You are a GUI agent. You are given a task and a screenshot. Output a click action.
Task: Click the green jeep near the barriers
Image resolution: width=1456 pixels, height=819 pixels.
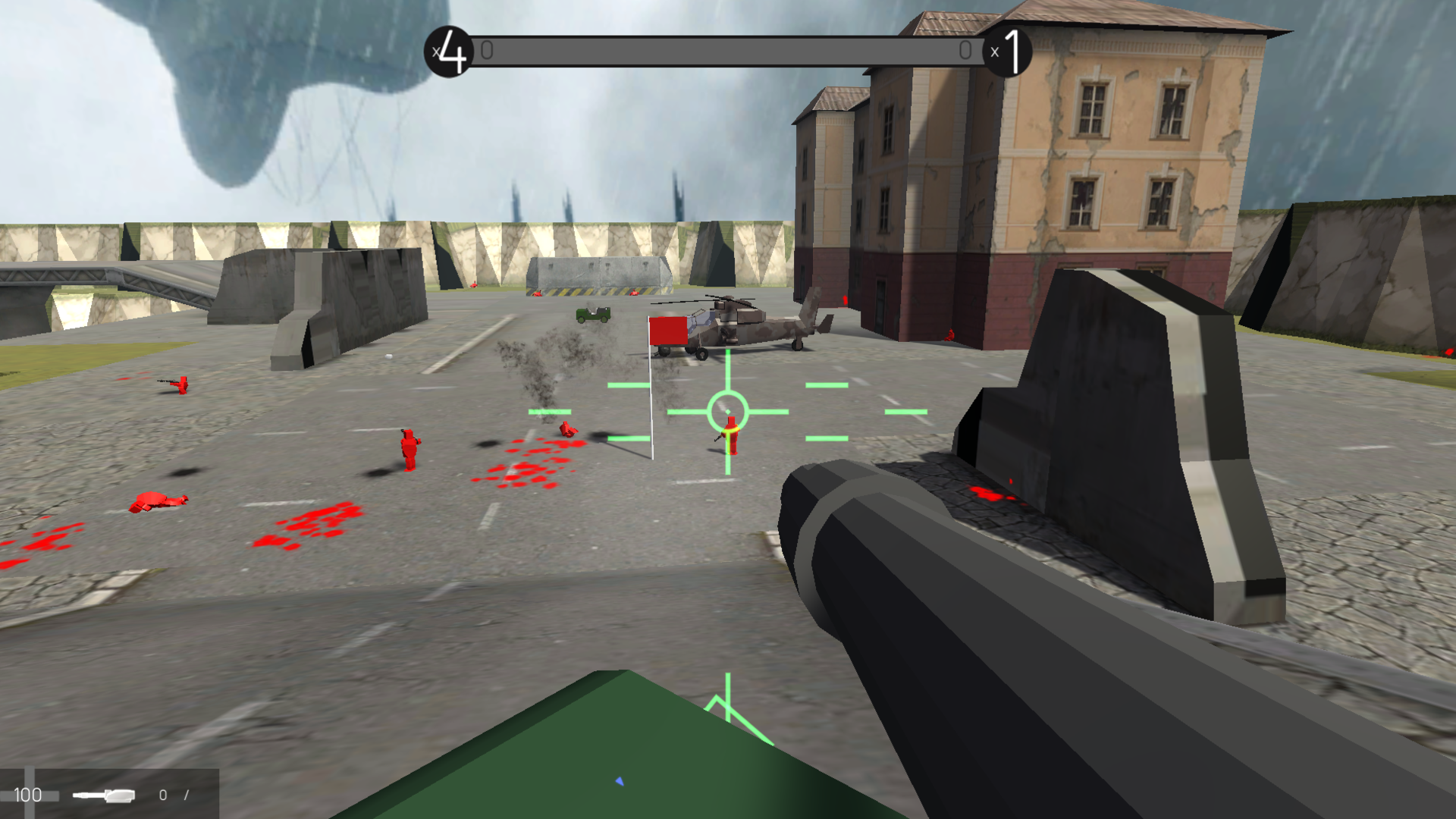594,313
